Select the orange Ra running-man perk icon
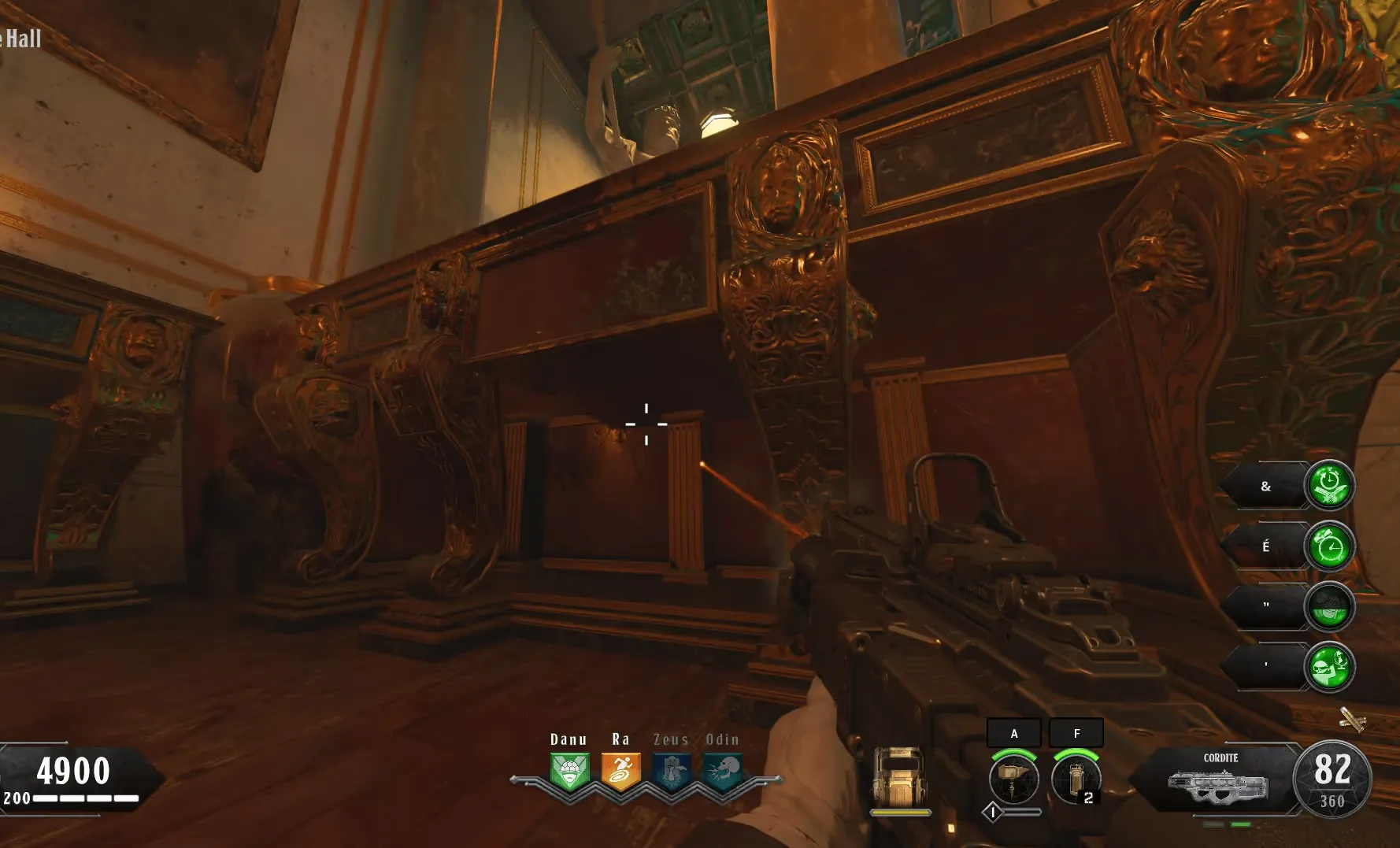1400x848 pixels. click(620, 771)
